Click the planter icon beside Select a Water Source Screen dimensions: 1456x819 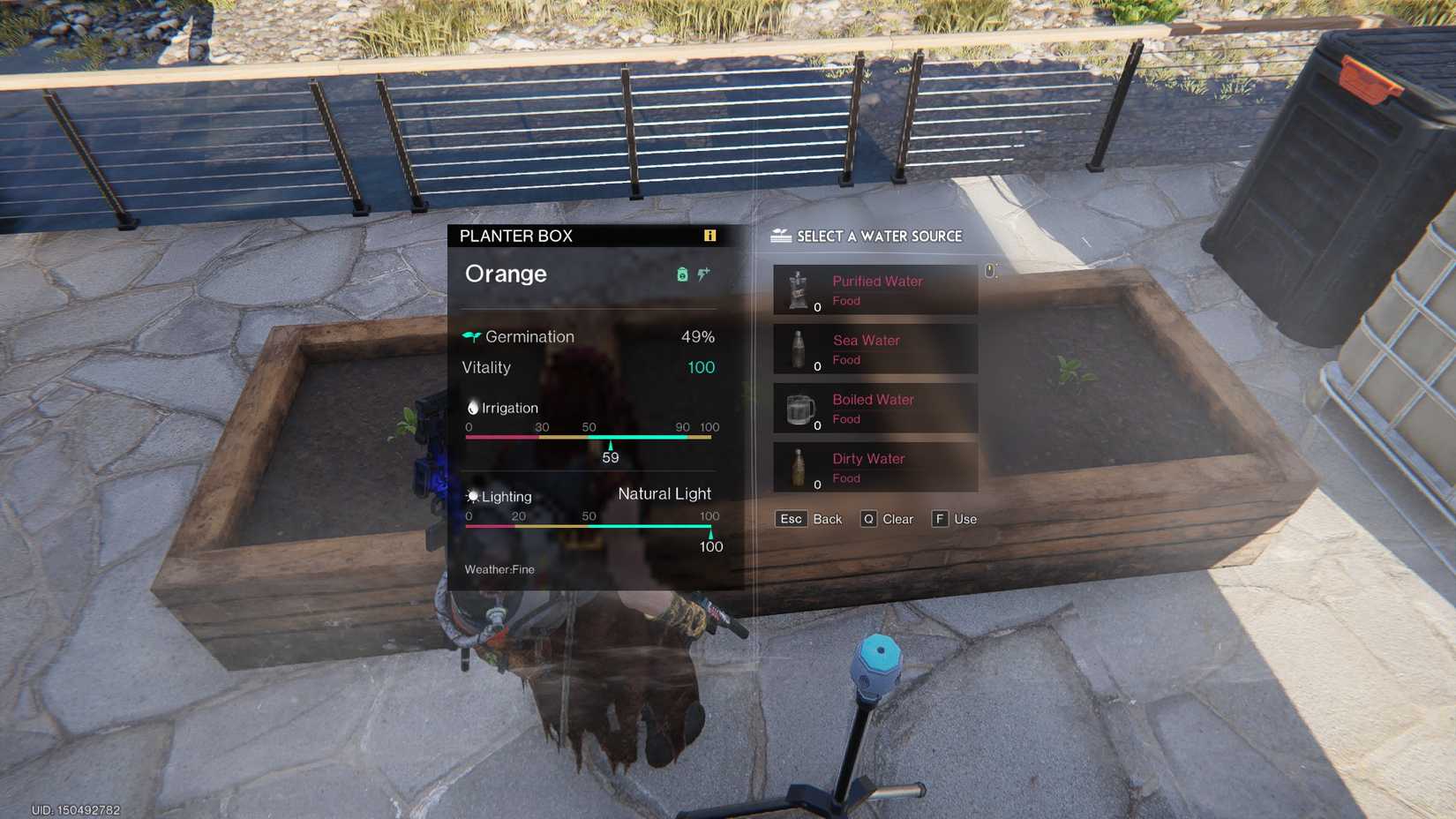[778, 235]
